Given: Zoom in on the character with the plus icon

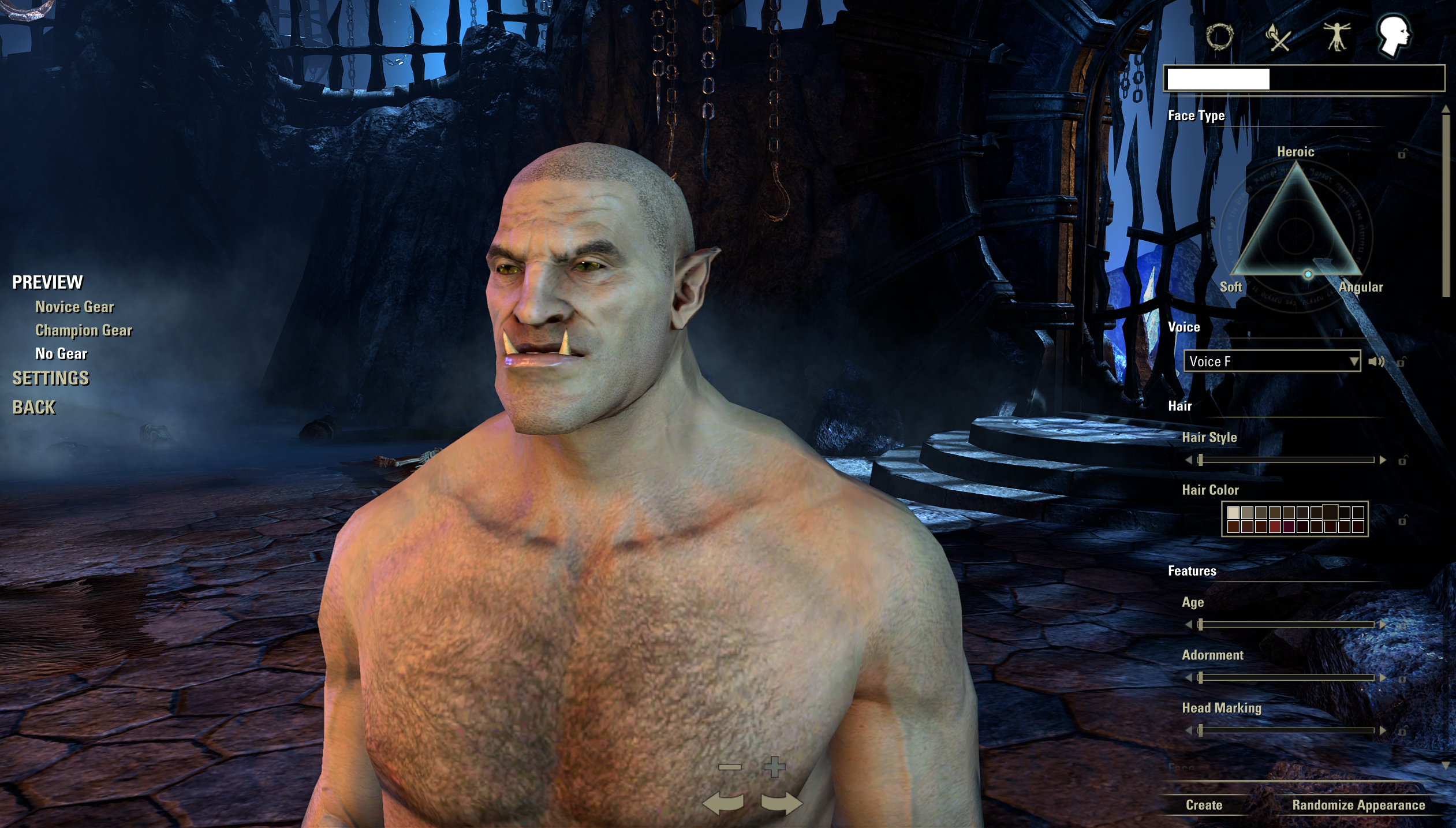Looking at the screenshot, I should [x=775, y=766].
